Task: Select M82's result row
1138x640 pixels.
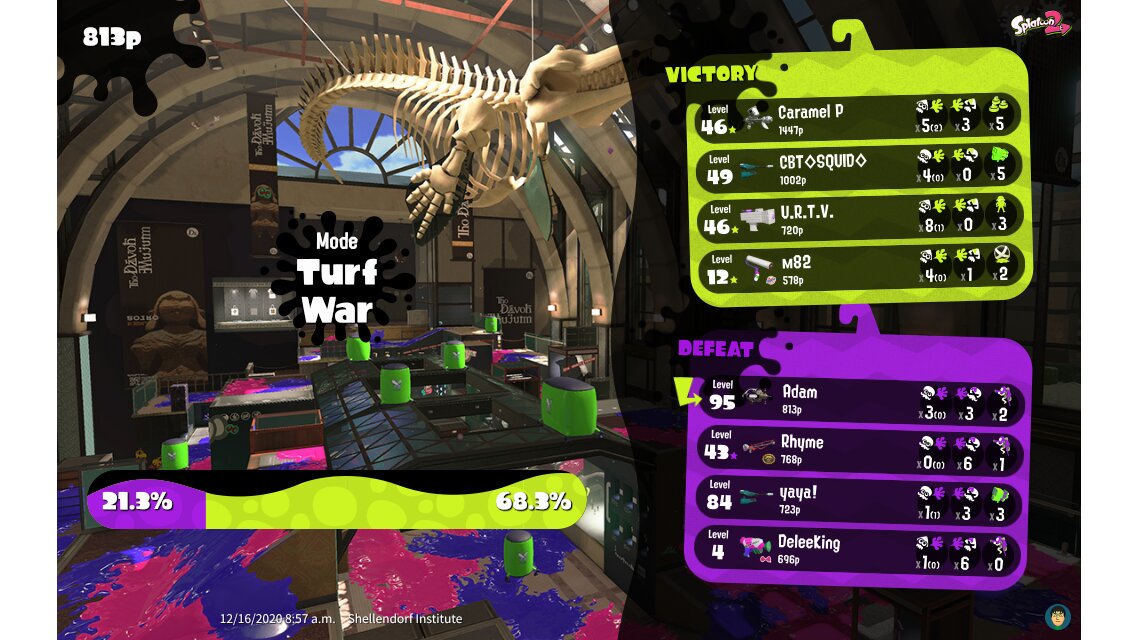Action: tap(858, 268)
